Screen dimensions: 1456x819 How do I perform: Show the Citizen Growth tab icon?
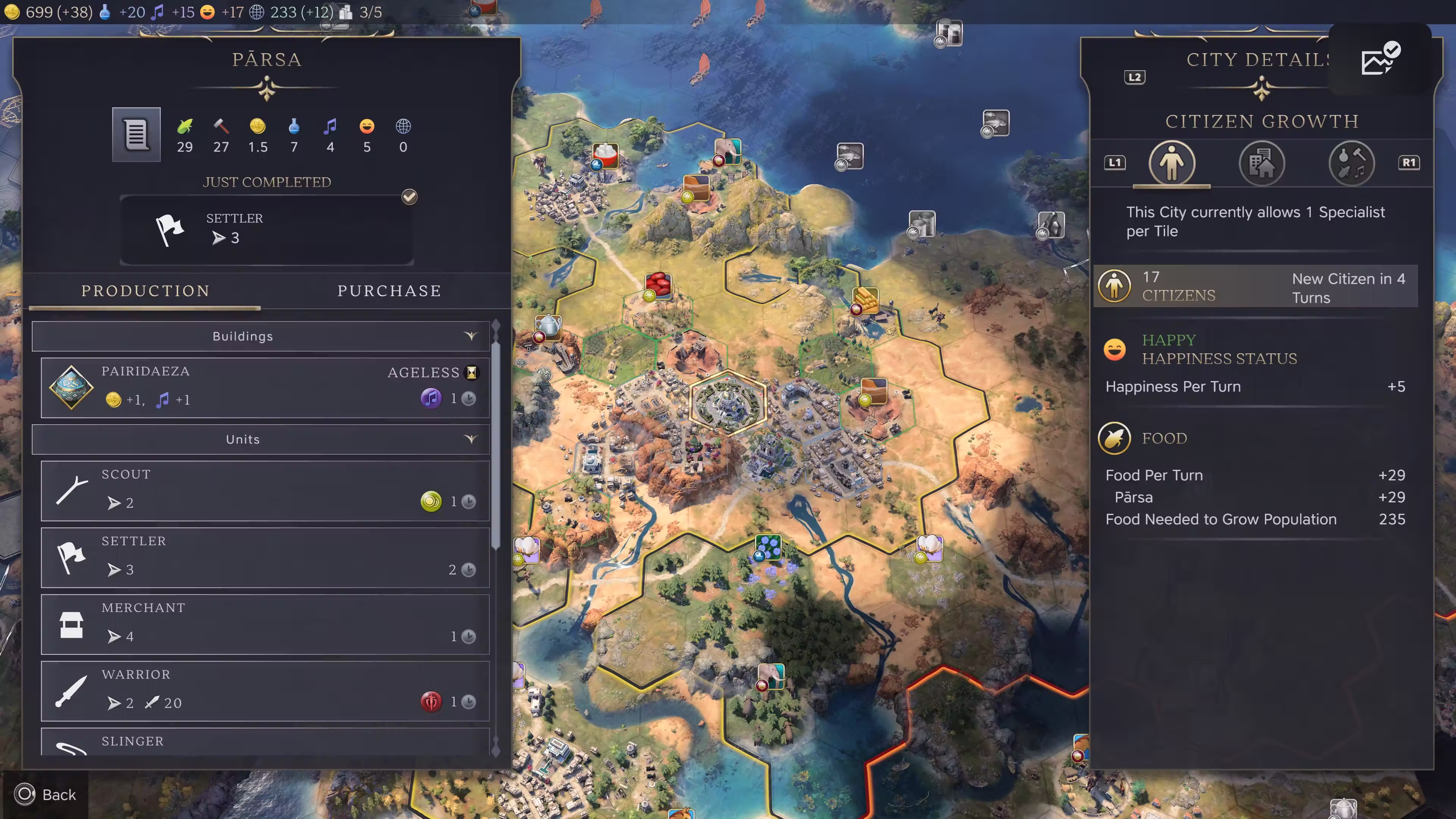coord(1172,163)
